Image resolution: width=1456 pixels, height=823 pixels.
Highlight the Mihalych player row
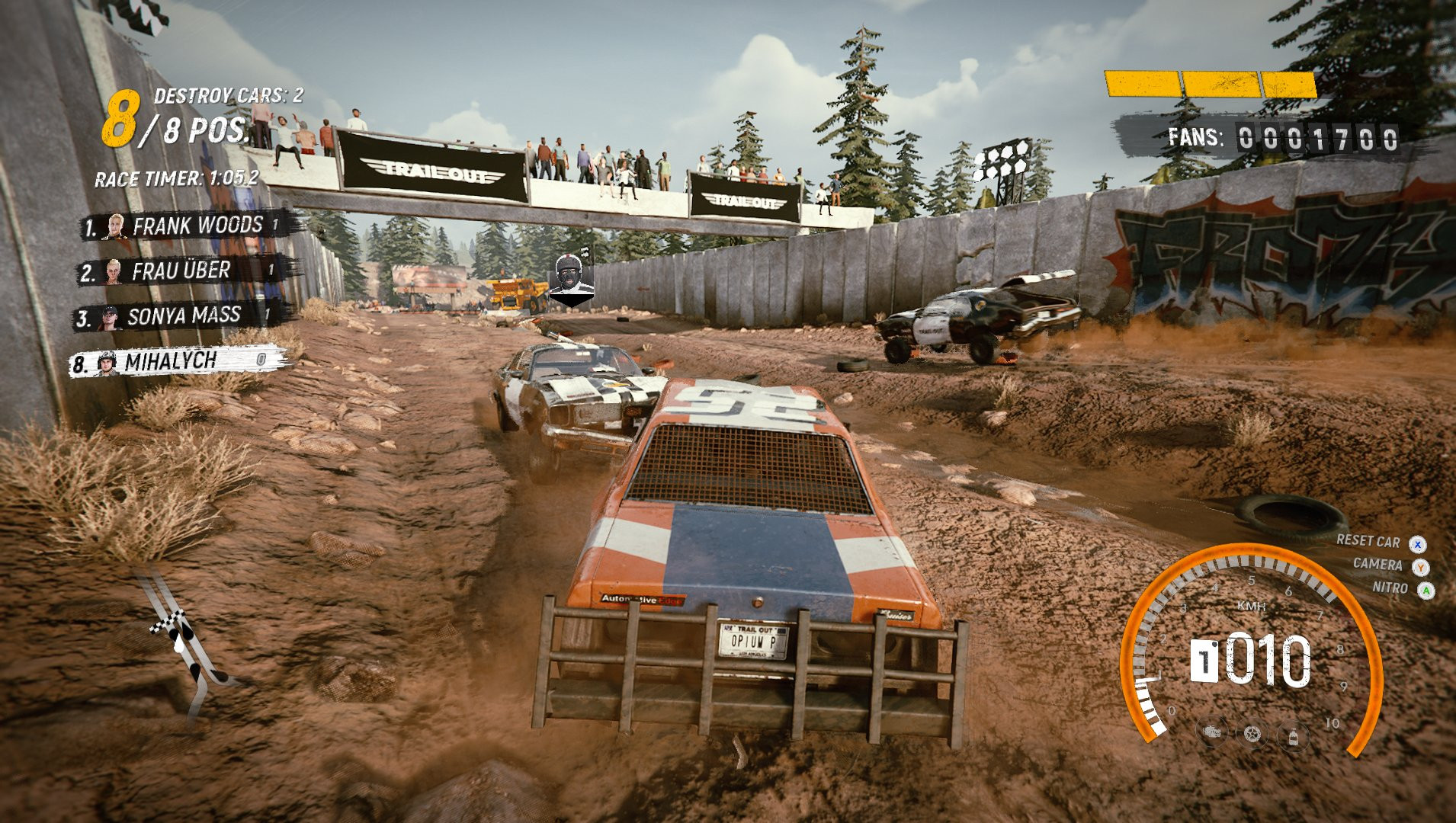pyautogui.click(x=177, y=361)
